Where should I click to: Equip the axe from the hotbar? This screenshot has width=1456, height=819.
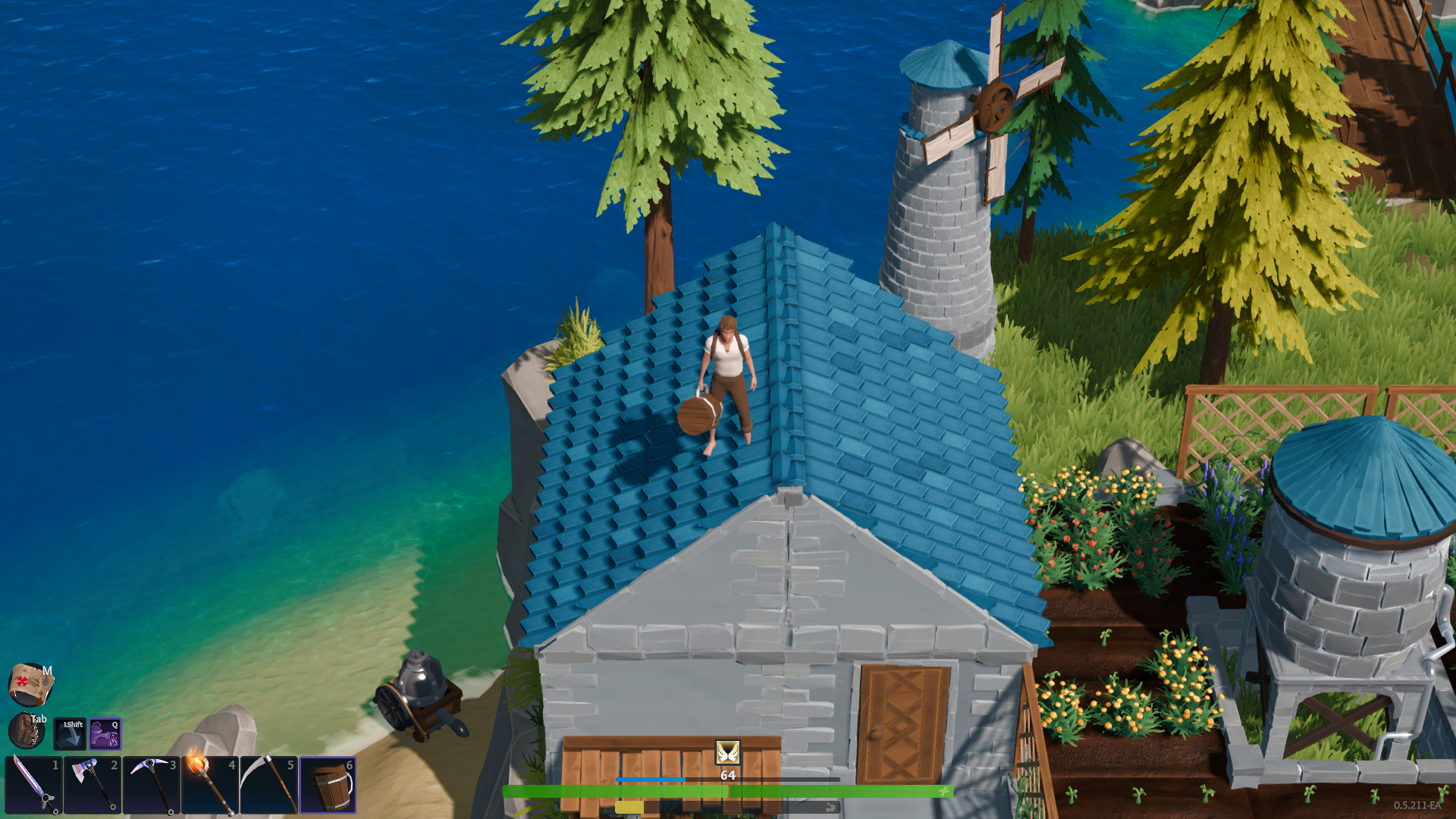pyautogui.click(x=93, y=785)
